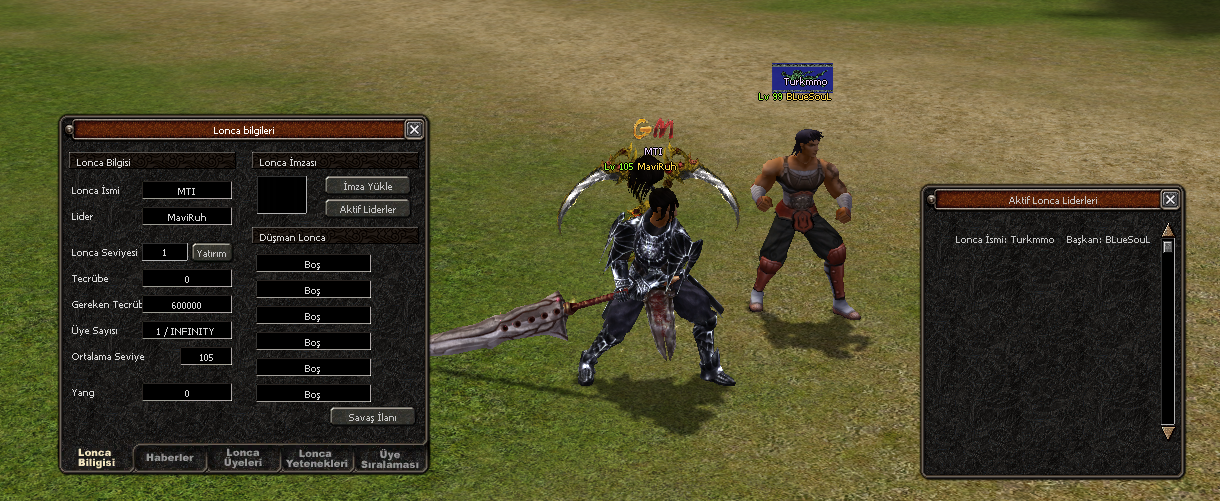
Task: Close the Aktif Lonca Liderleri window
Action: [1170, 200]
